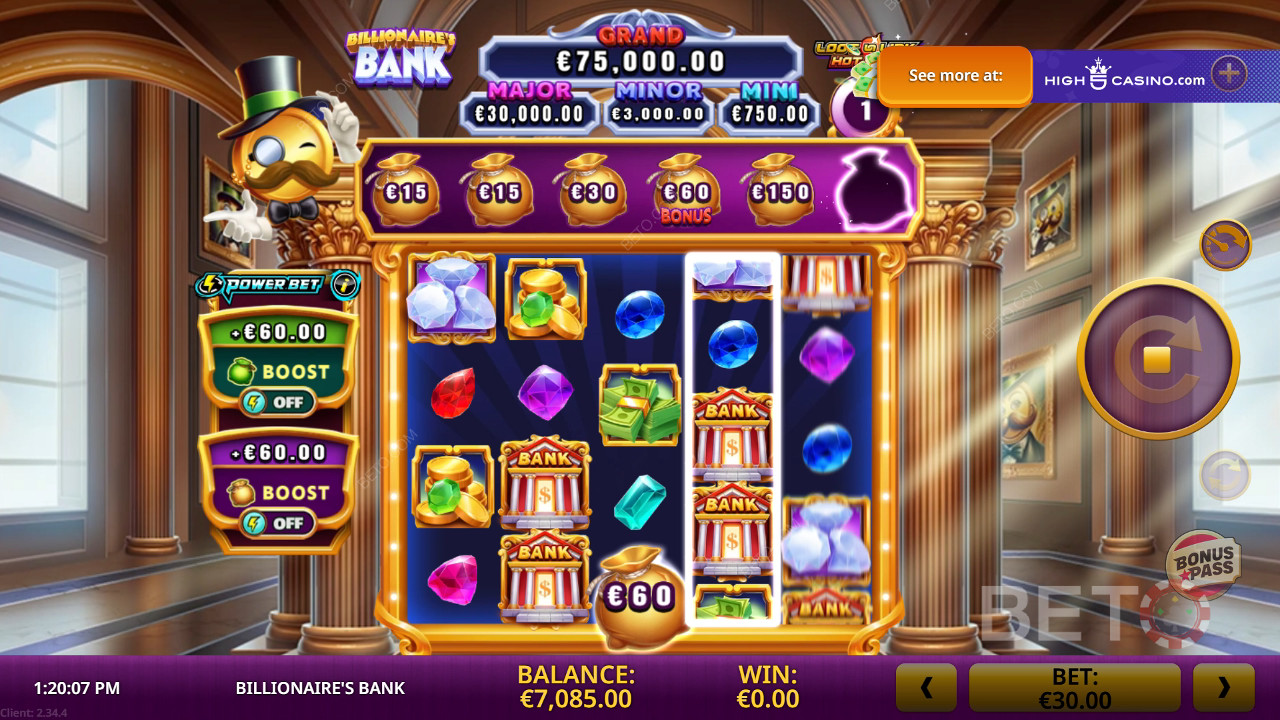
Task: Toggle the purple Boost Power Bet switch
Action: (x=277, y=523)
